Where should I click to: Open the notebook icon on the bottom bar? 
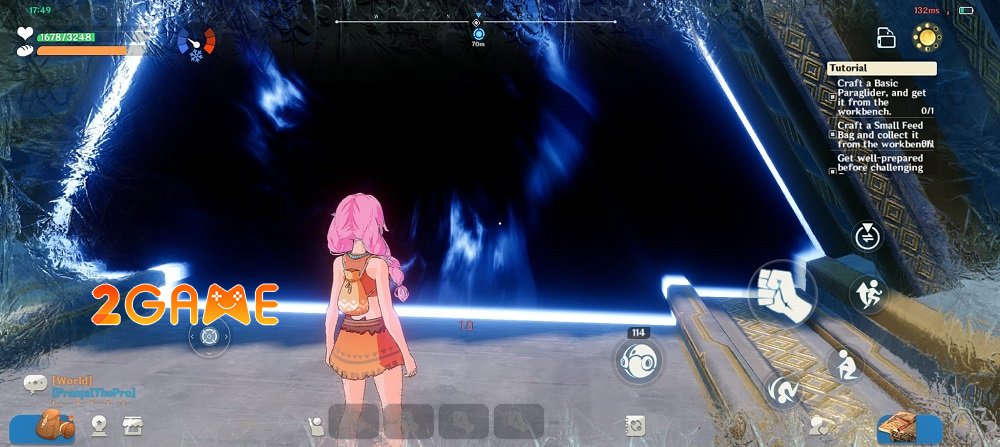pos(634,425)
